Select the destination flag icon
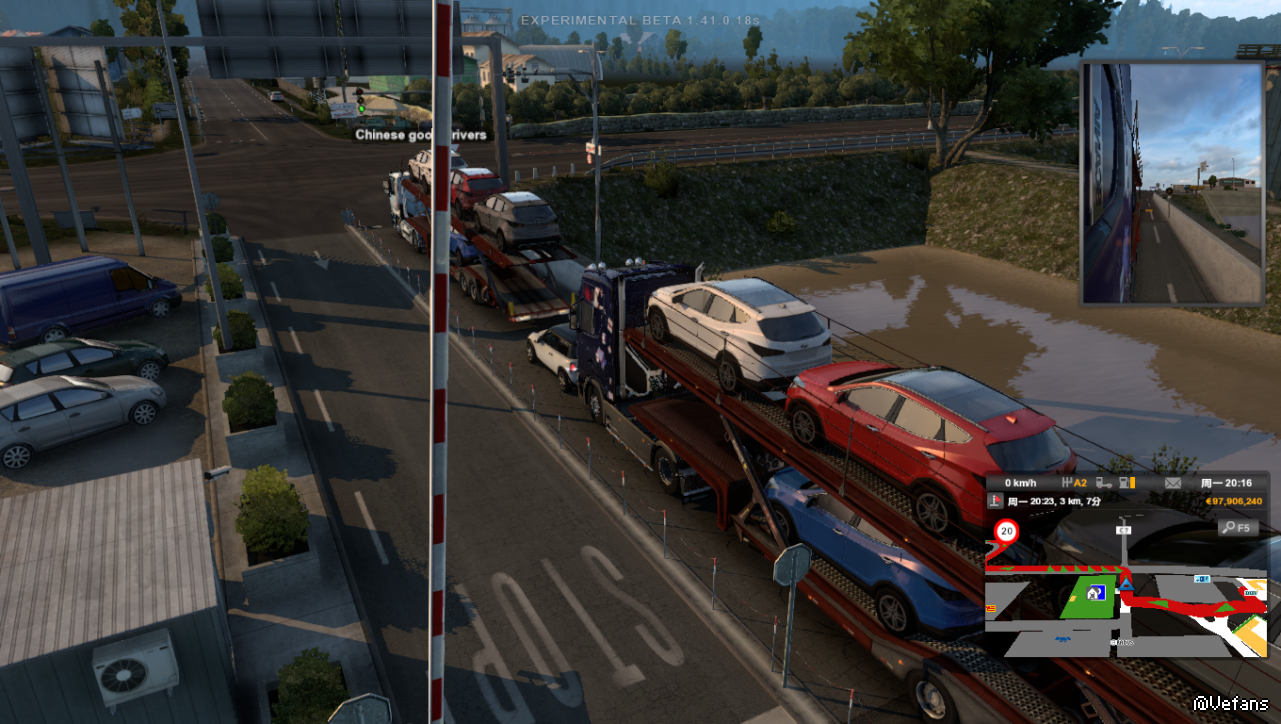 (x=996, y=502)
